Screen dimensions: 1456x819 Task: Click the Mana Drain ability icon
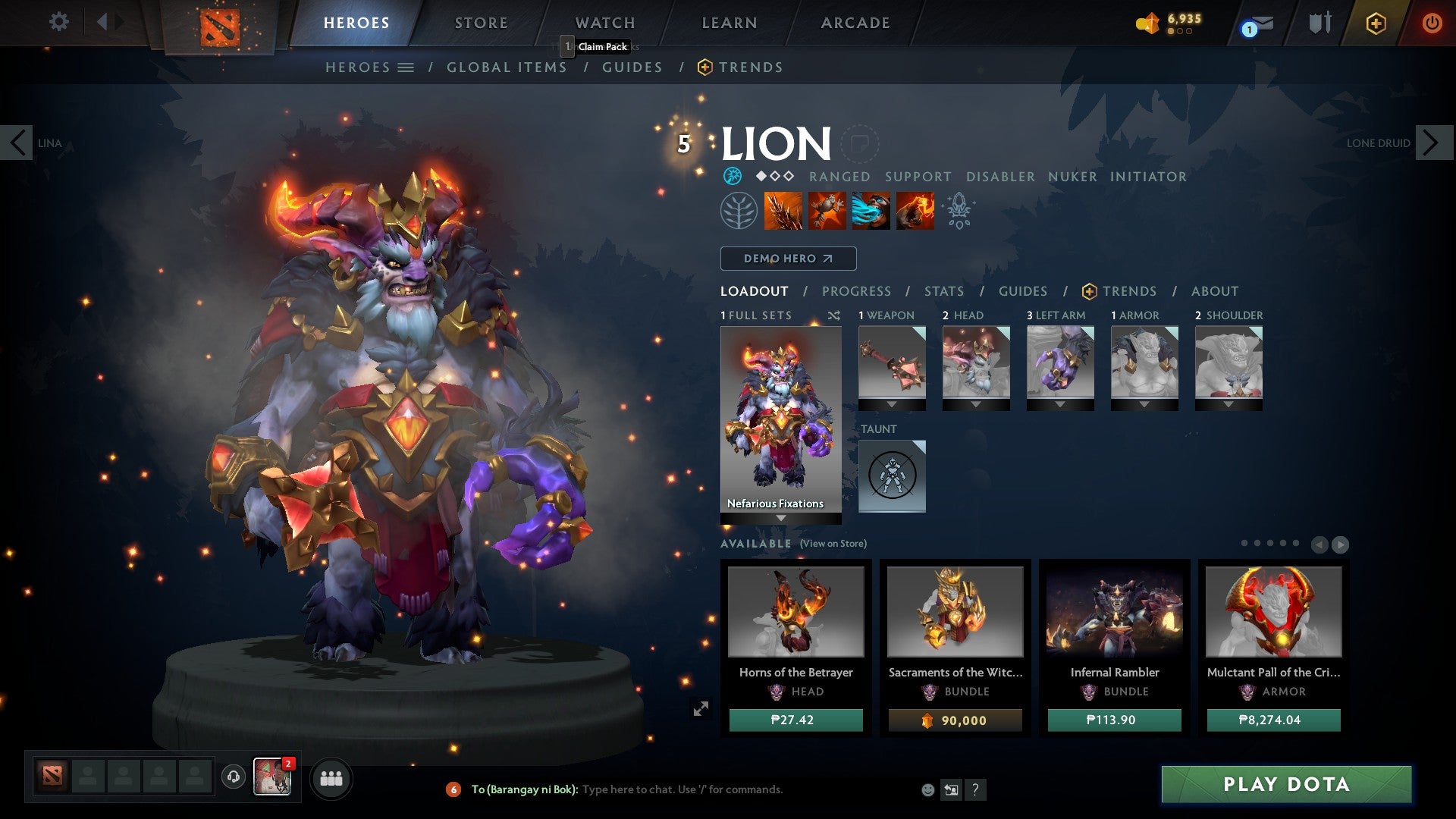(x=871, y=210)
